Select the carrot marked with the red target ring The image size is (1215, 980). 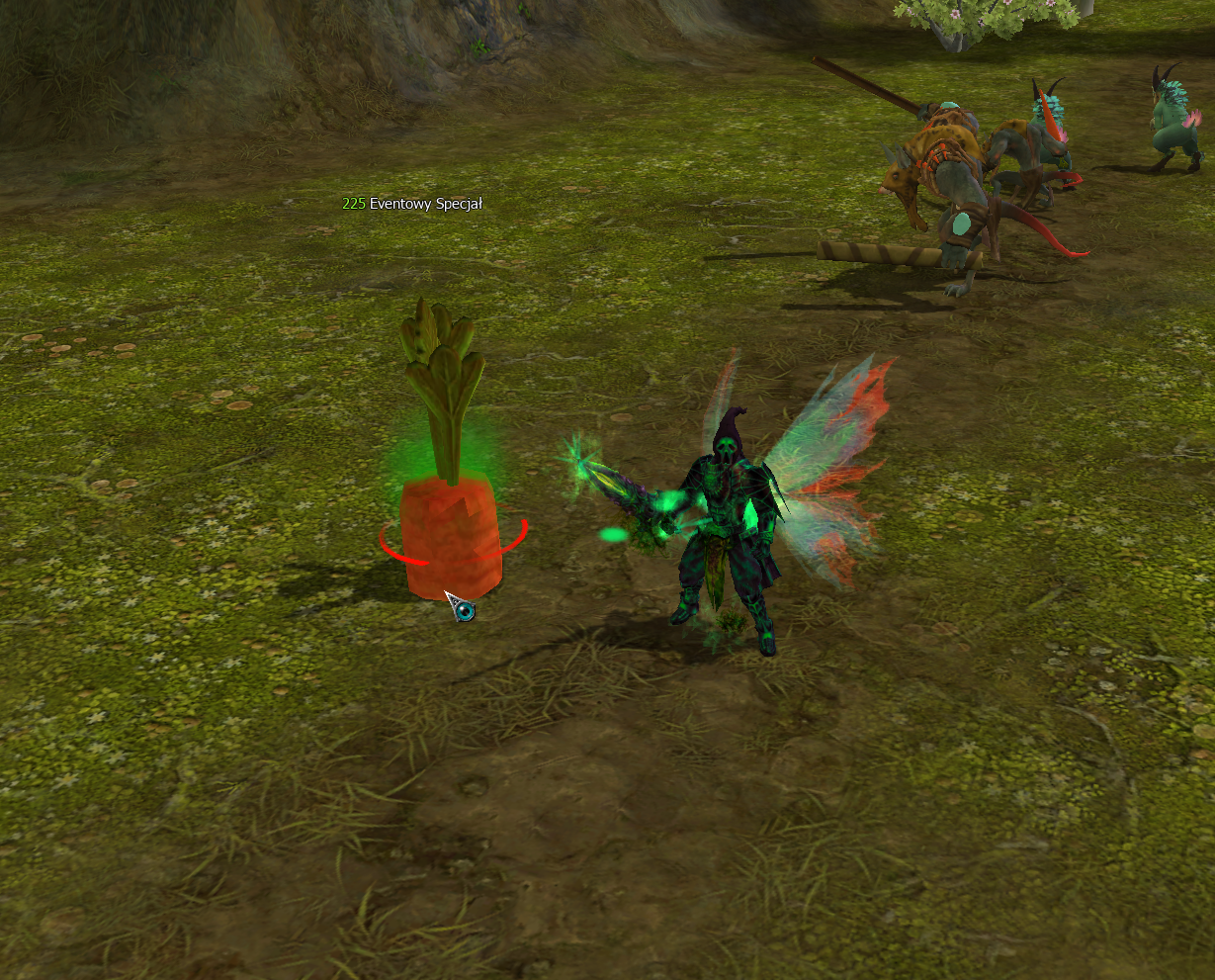point(451,534)
